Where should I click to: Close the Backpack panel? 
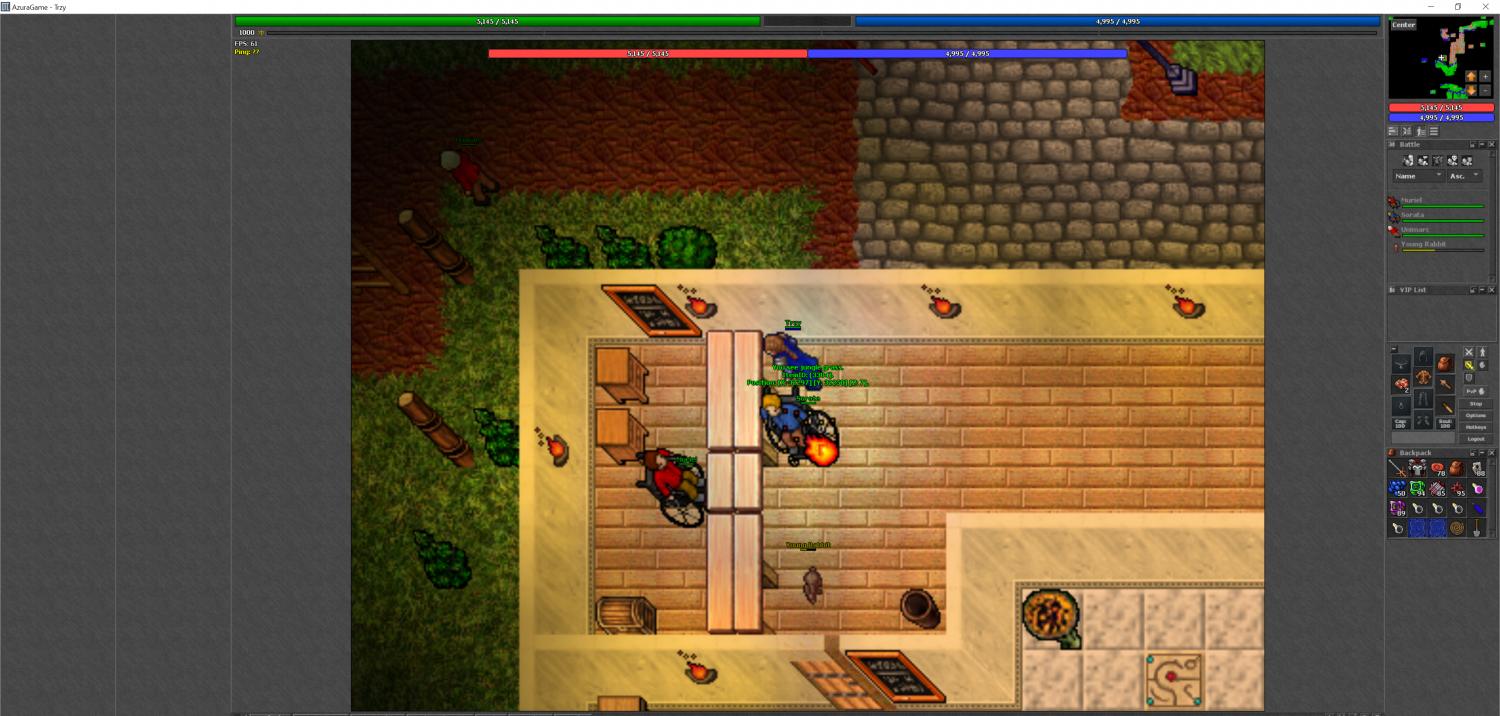[1492, 453]
